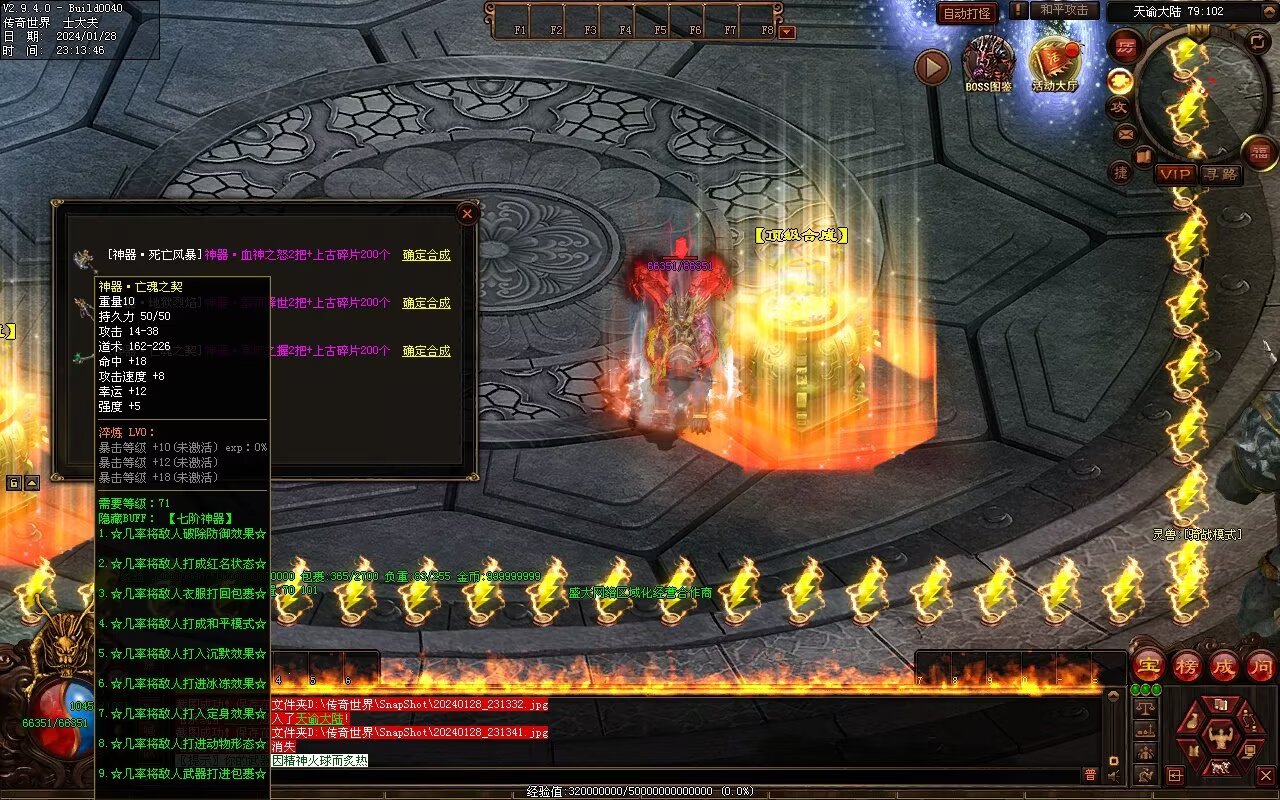1280x800 pixels.
Task: Open the 活动大厅 events hall
Action: click(1055, 62)
